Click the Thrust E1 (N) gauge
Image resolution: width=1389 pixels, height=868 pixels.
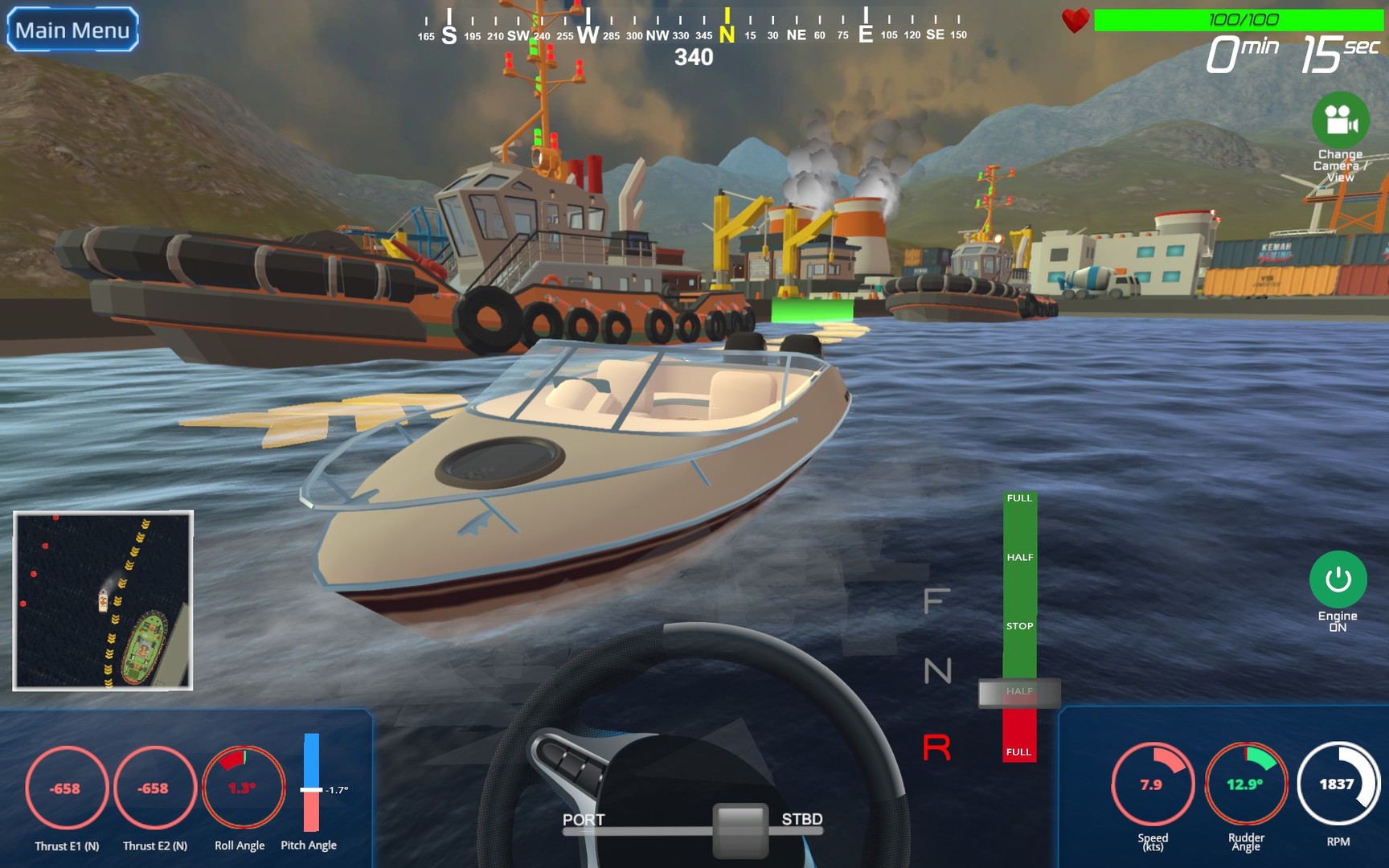point(66,790)
